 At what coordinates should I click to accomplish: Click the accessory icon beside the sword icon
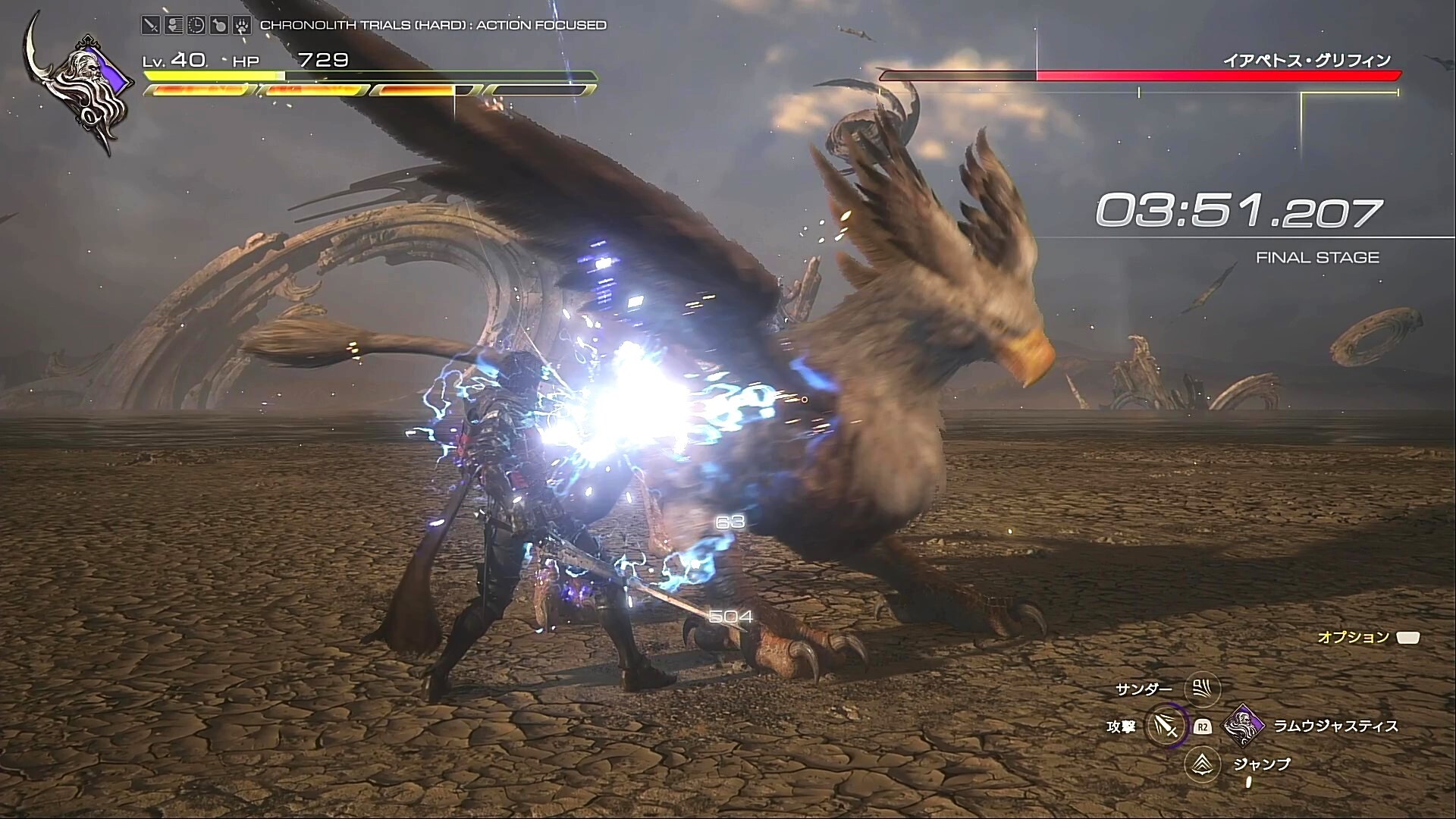(x=173, y=25)
